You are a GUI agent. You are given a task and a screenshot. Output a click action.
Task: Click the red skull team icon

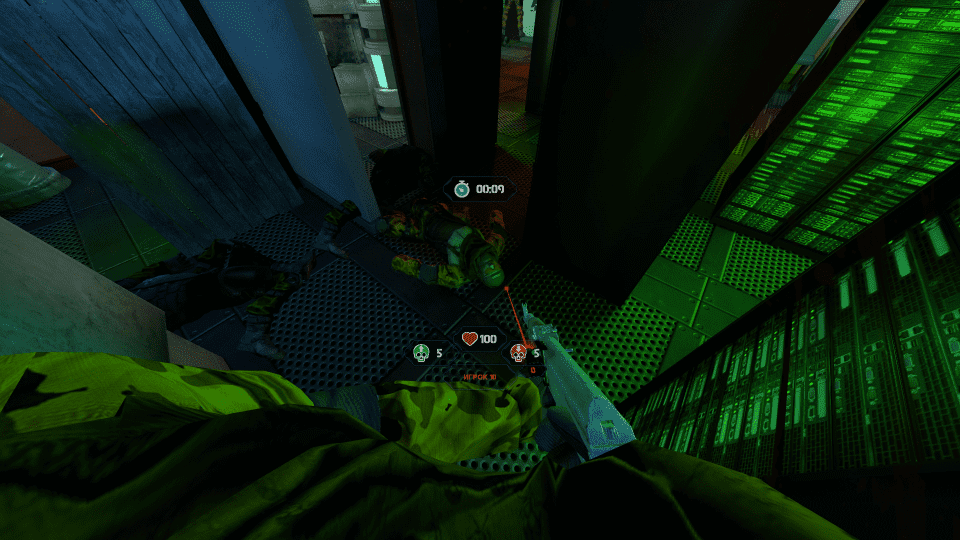pyautogui.click(x=518, y=353)
